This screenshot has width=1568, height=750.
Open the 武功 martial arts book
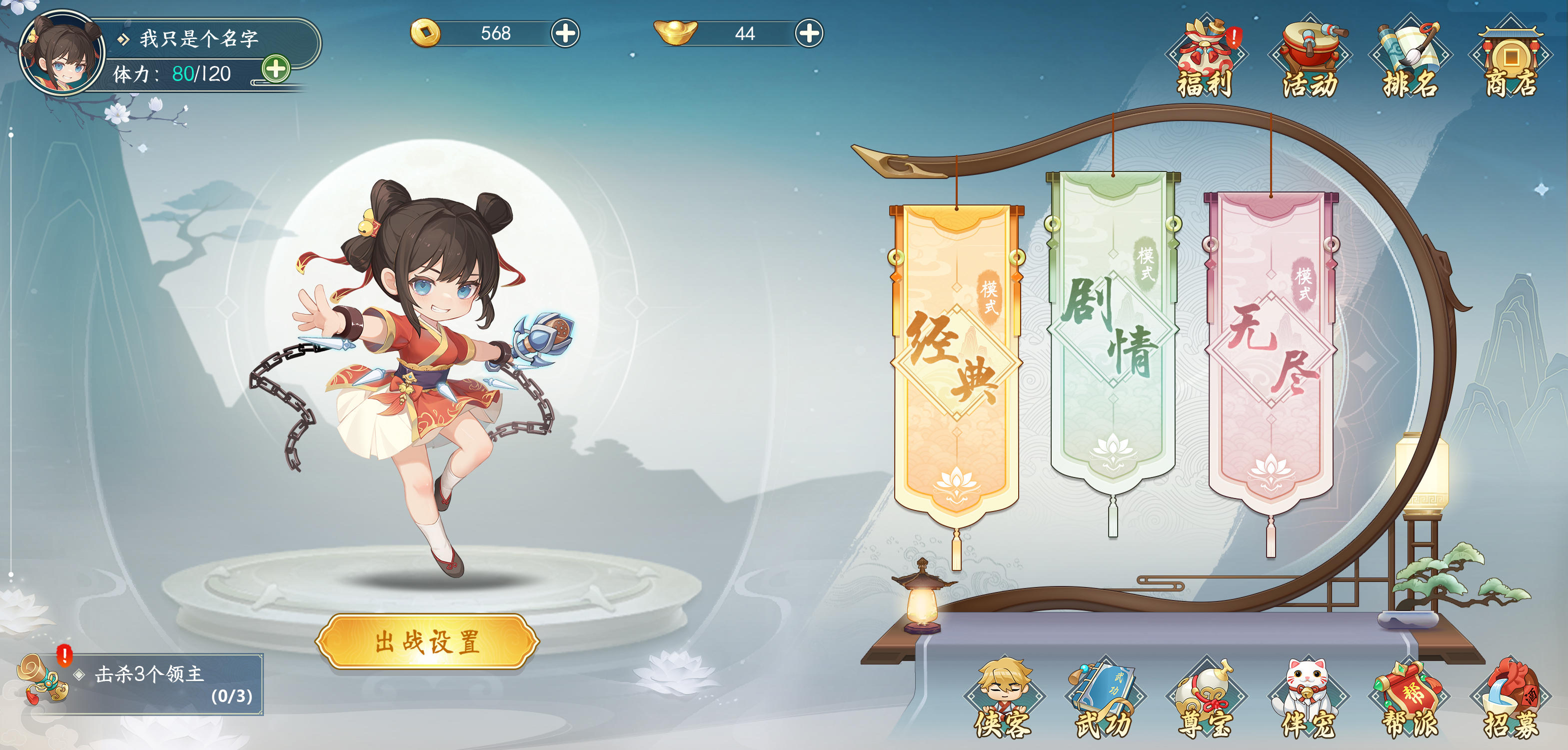(1104, 699)
